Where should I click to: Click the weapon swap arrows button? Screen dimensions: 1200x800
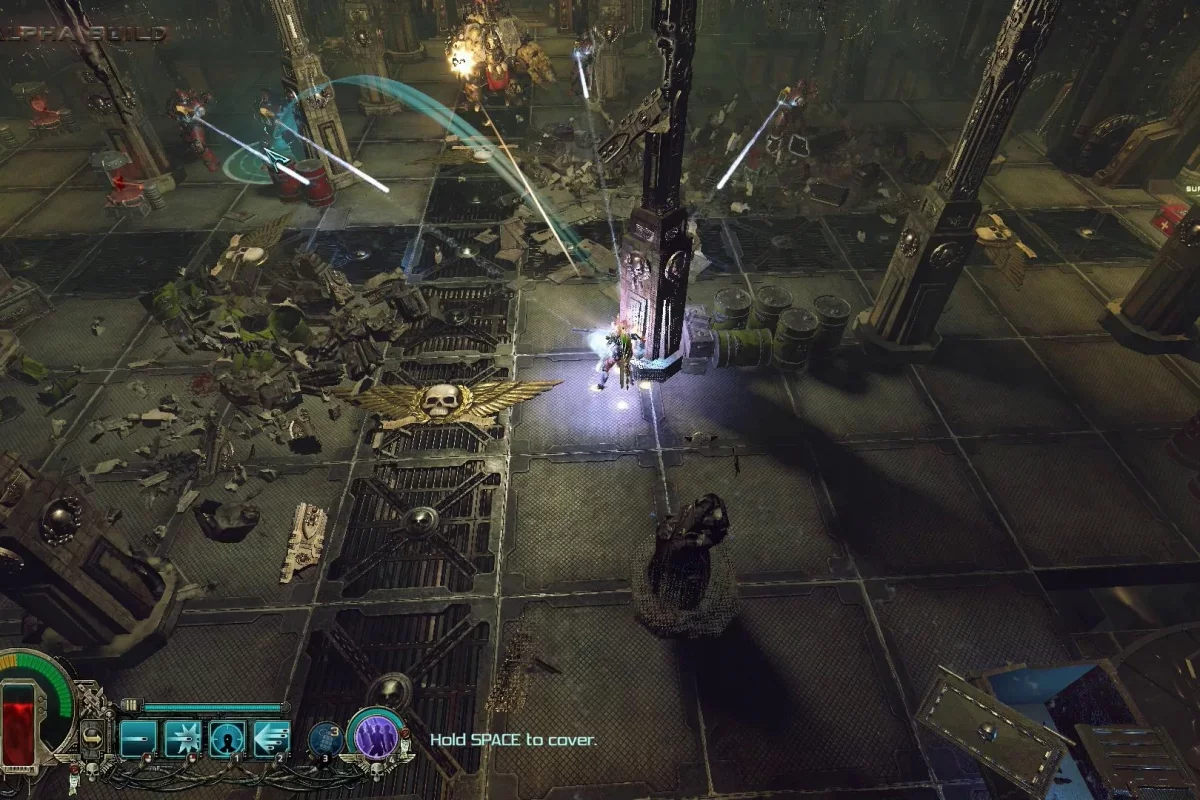(x=93, y=738)
